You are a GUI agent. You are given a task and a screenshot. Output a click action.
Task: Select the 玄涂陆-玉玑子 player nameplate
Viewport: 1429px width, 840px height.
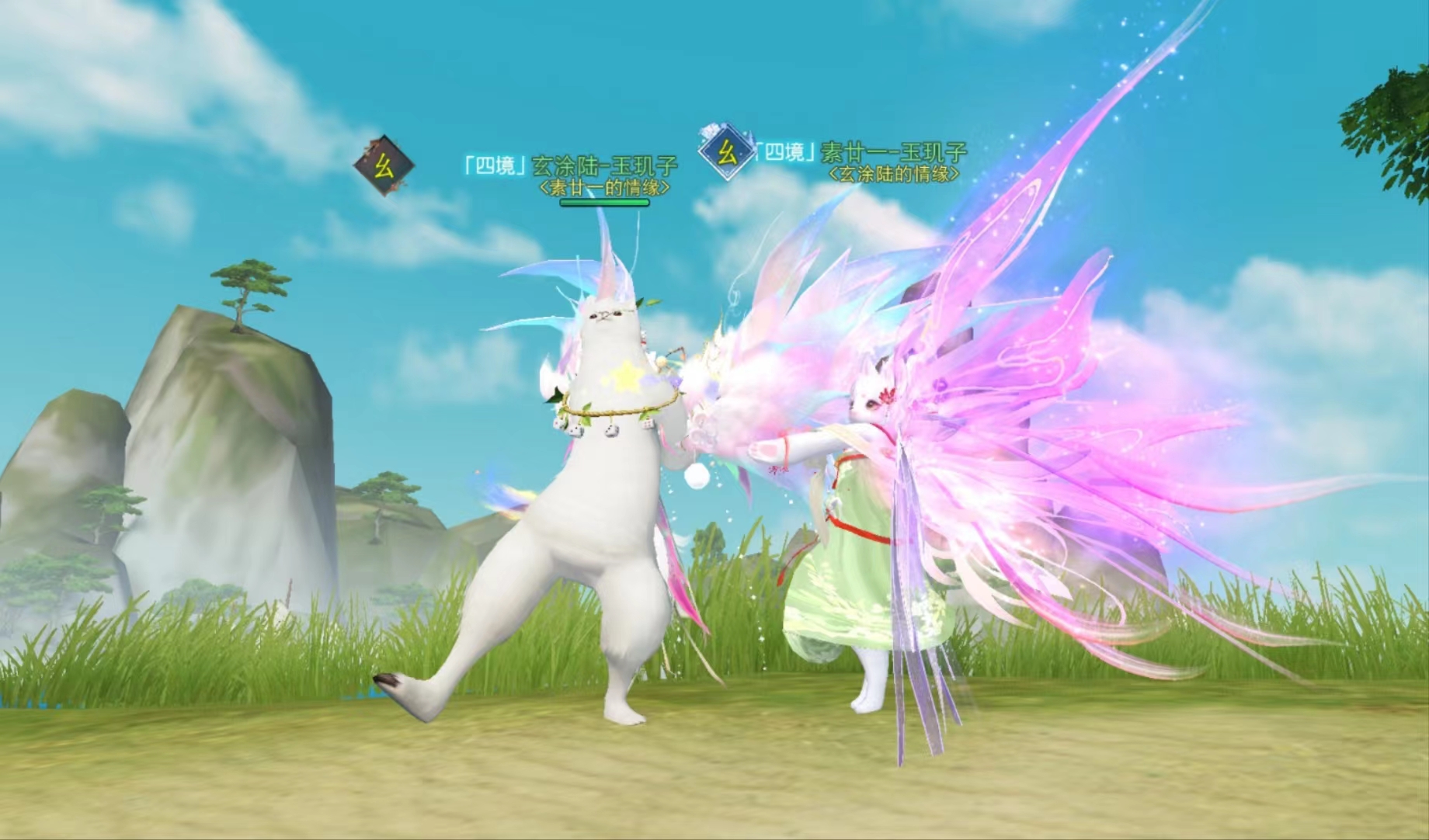pos(570,165)
